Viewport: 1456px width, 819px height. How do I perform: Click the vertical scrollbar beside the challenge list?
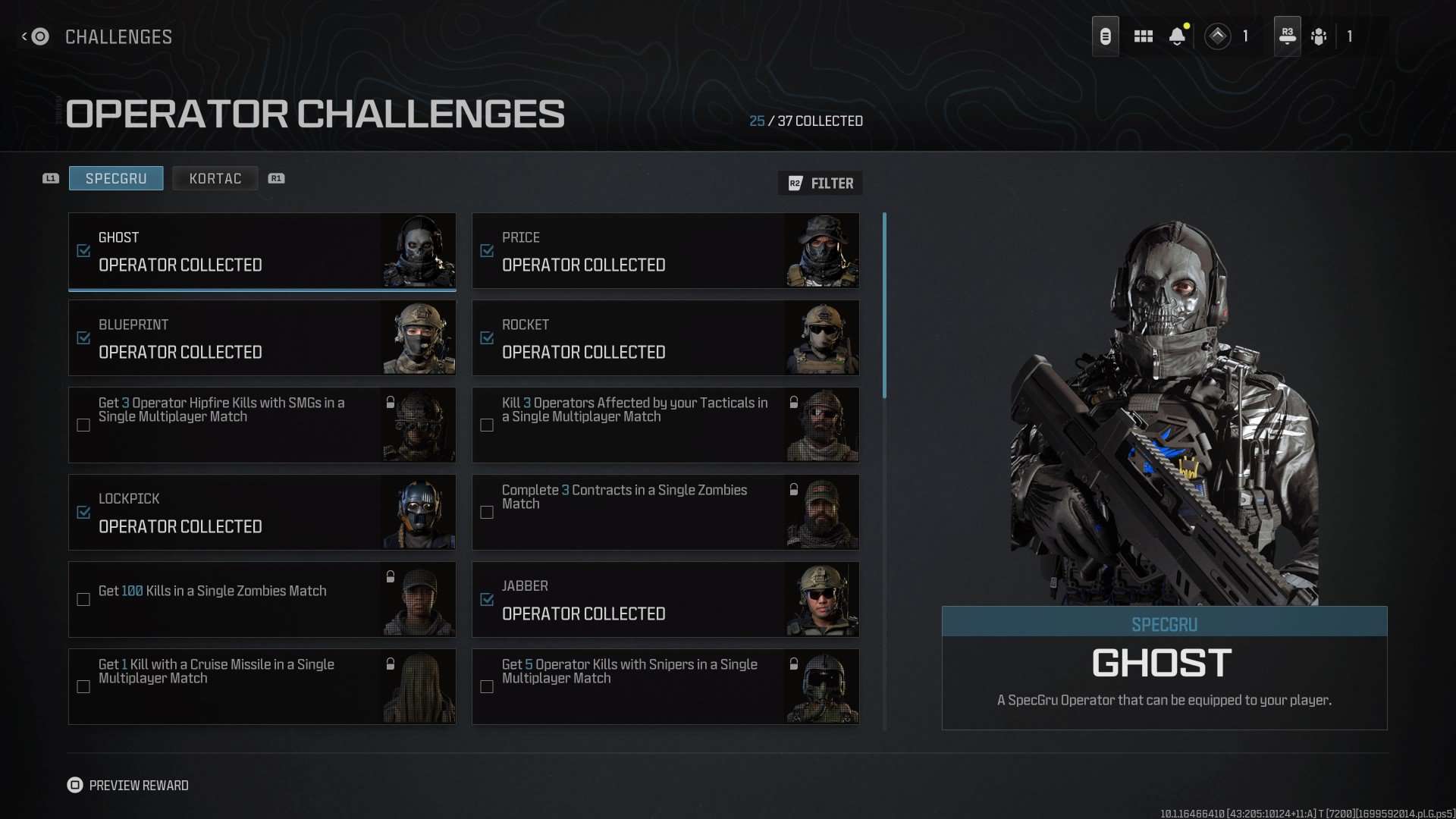pyautogui.click(x=885, y=303)
